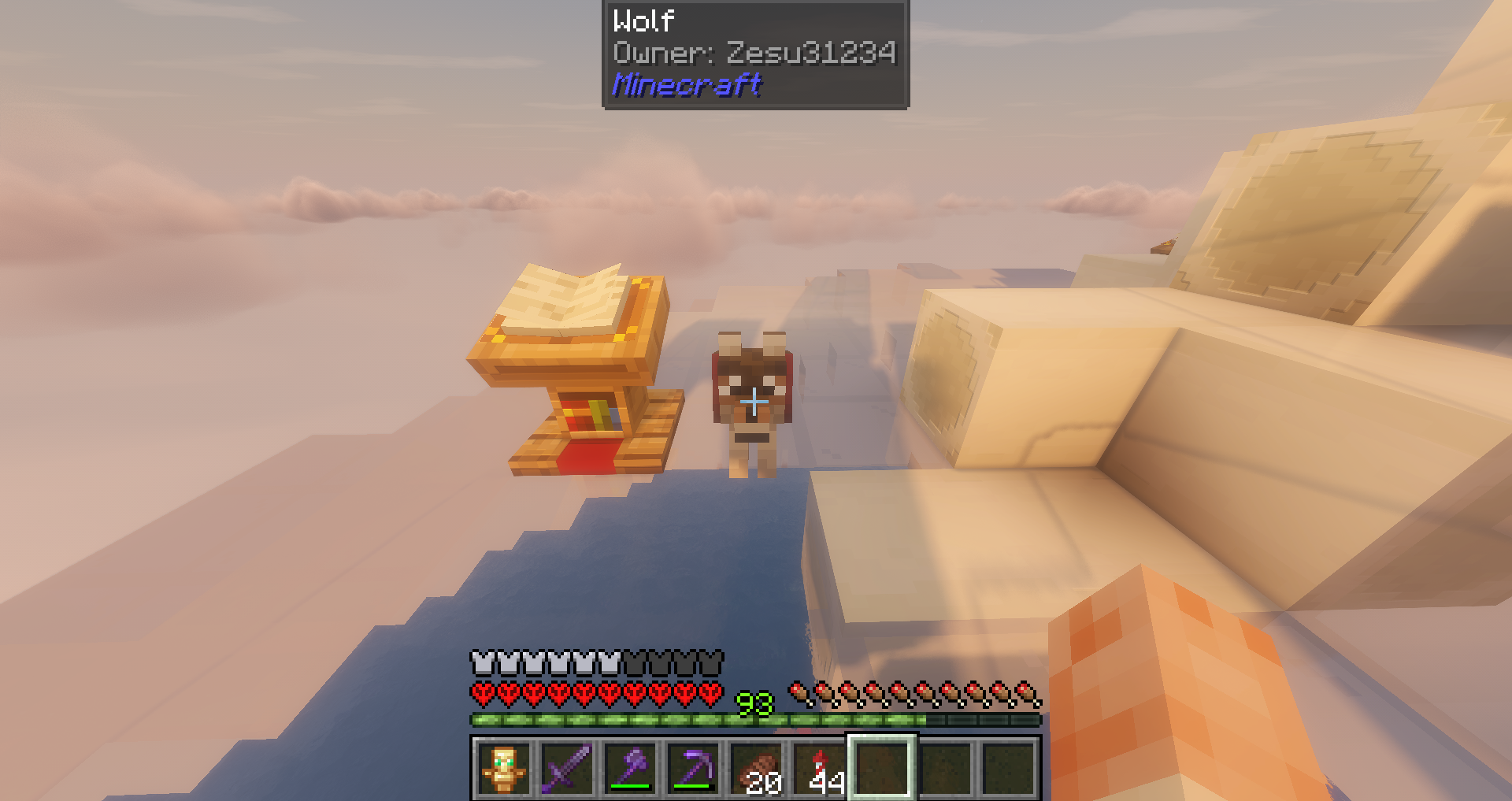
Task: Click the highlighted empty hotbar slot
Action: pos(882,768)
